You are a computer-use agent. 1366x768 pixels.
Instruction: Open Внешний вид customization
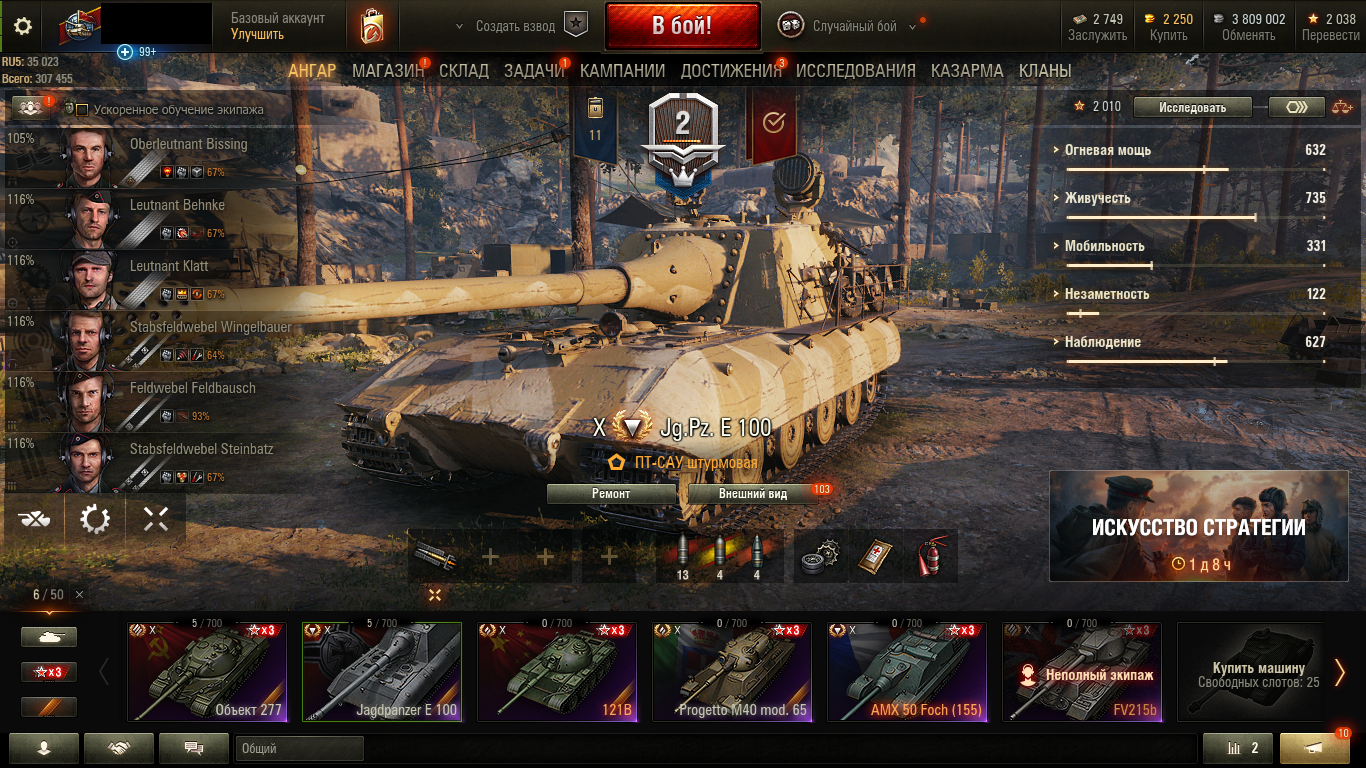(752, 494)
